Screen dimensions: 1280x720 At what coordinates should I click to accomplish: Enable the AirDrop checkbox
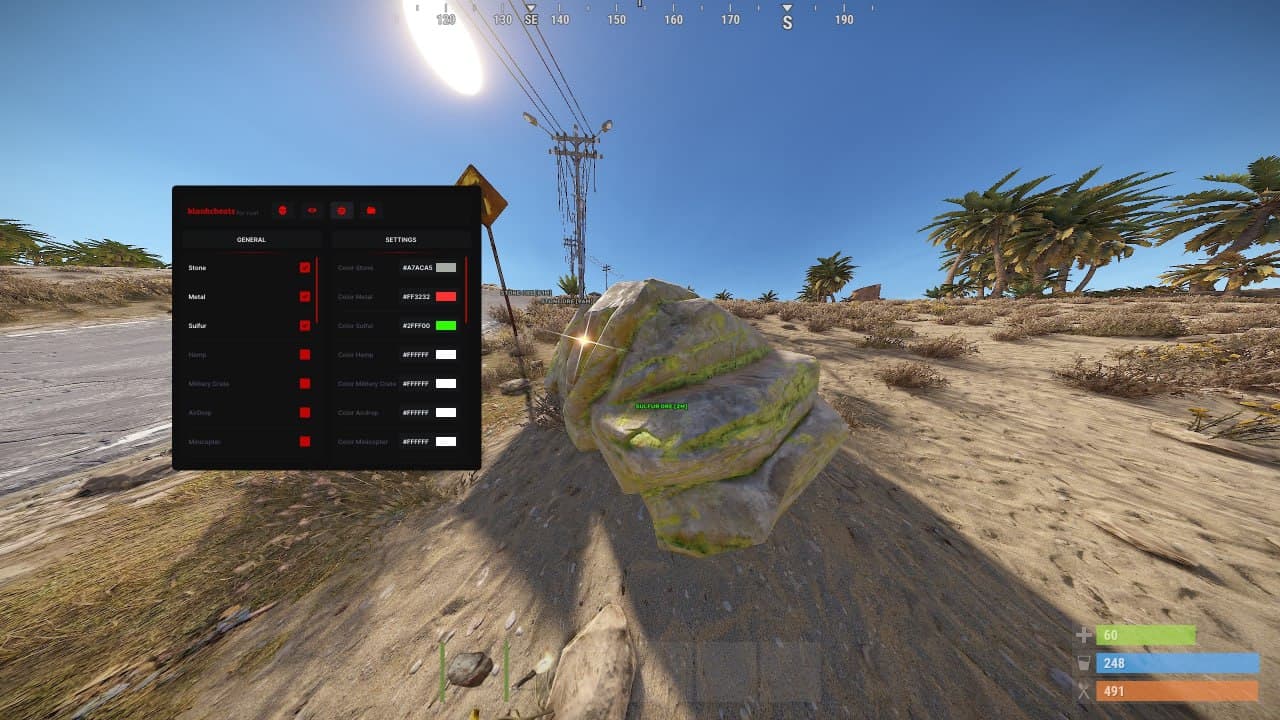point(307,412)
